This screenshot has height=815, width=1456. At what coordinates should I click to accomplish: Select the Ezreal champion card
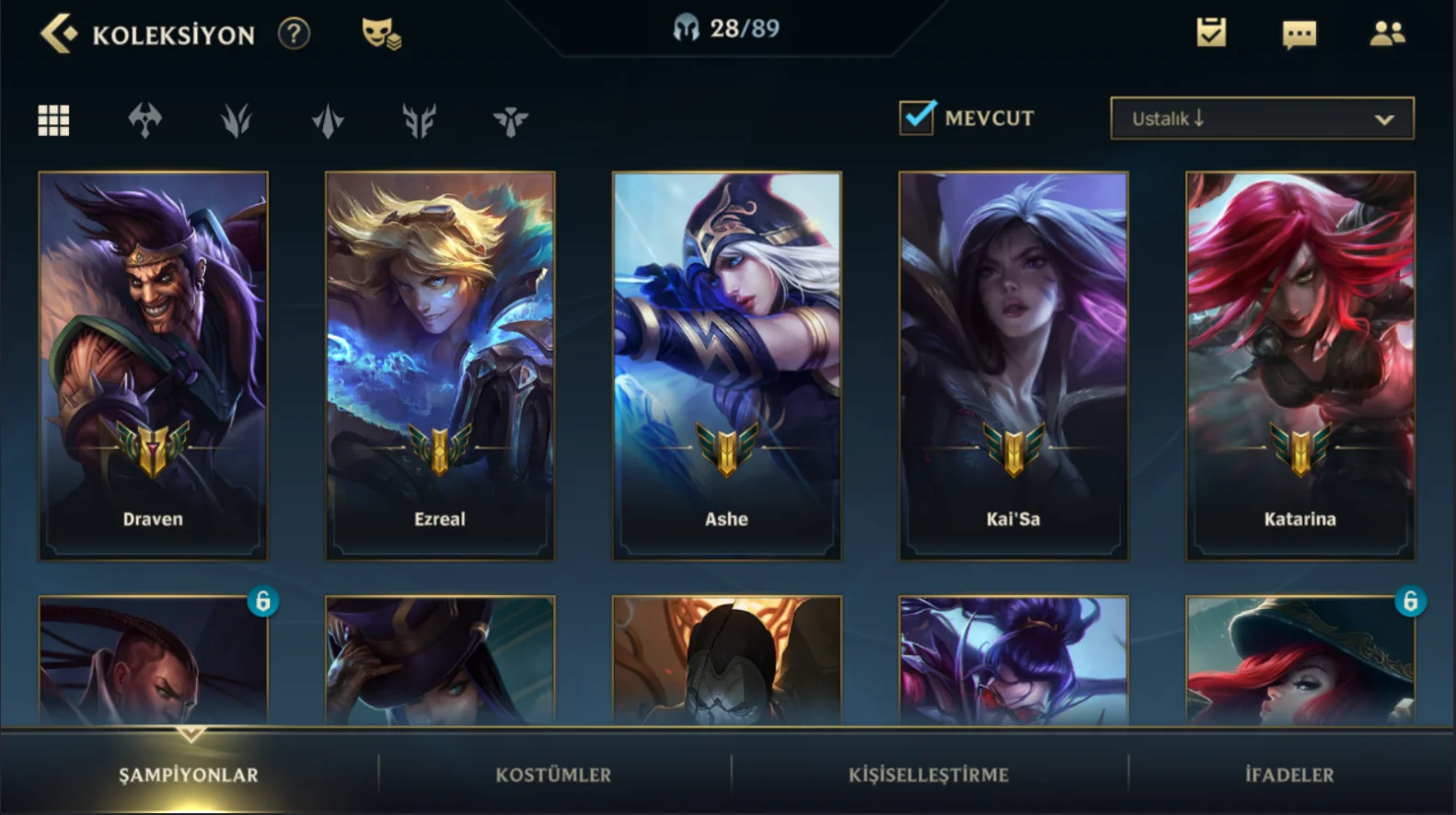[440, 365]
